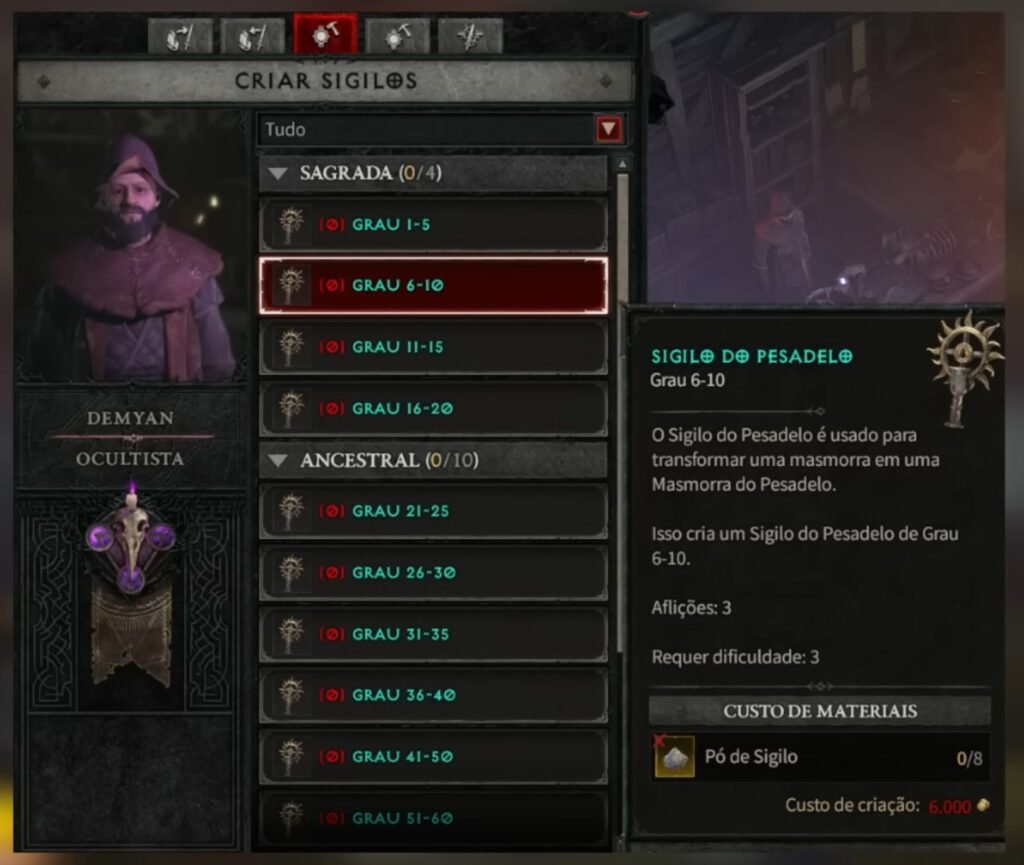1024x865 pixels.
Task: Select the Grau 31-35 sigil recipe
Action: tap(433, 634)
